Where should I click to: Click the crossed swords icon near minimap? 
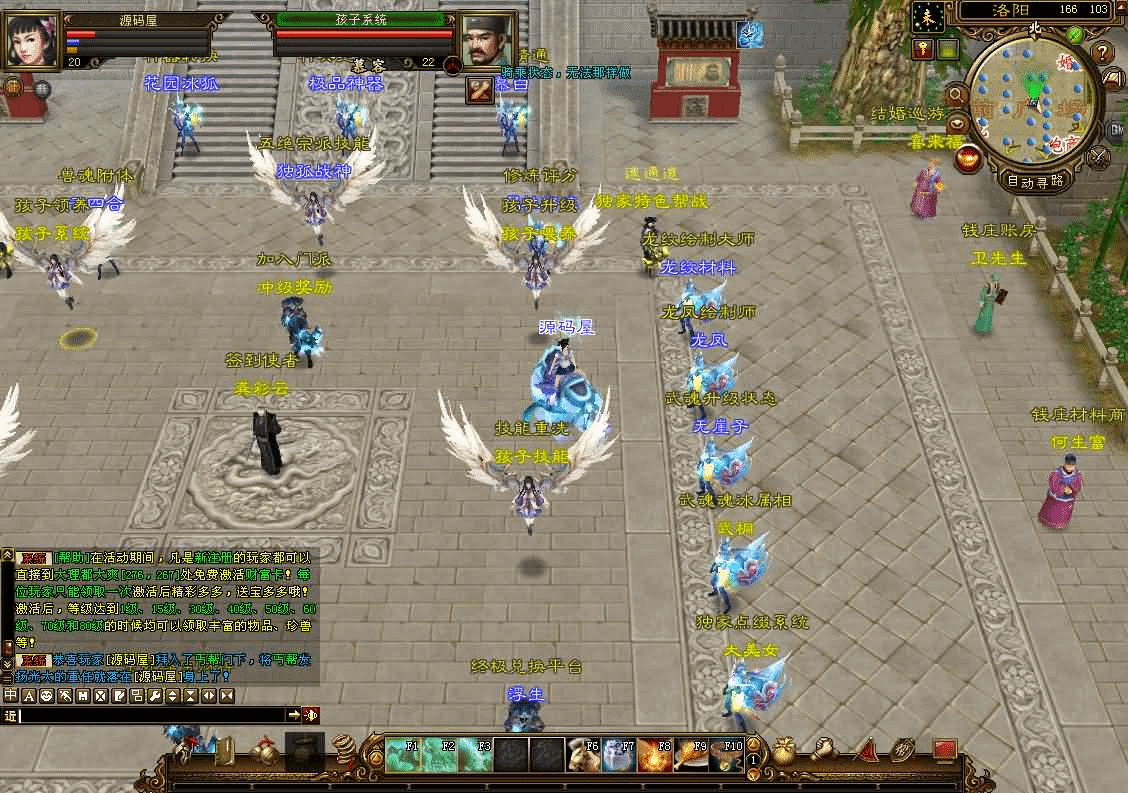coord(1099,157)
